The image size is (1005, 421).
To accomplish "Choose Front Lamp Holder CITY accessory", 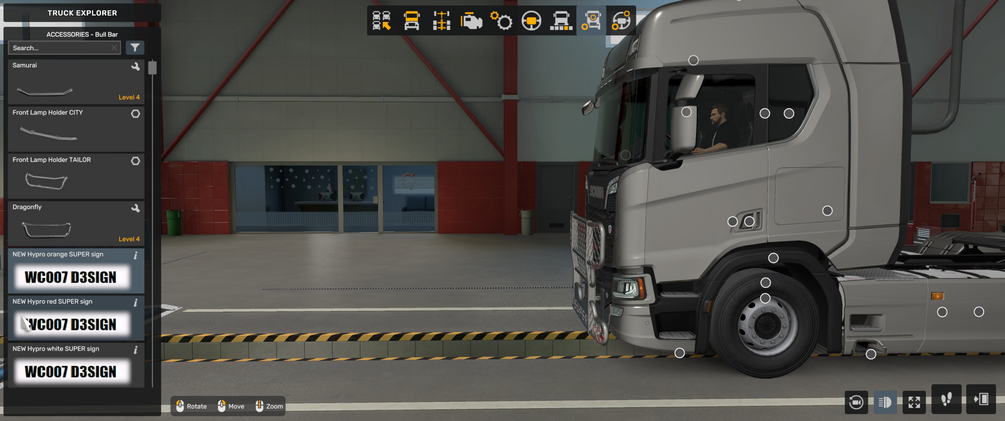I will click(75, 128).
